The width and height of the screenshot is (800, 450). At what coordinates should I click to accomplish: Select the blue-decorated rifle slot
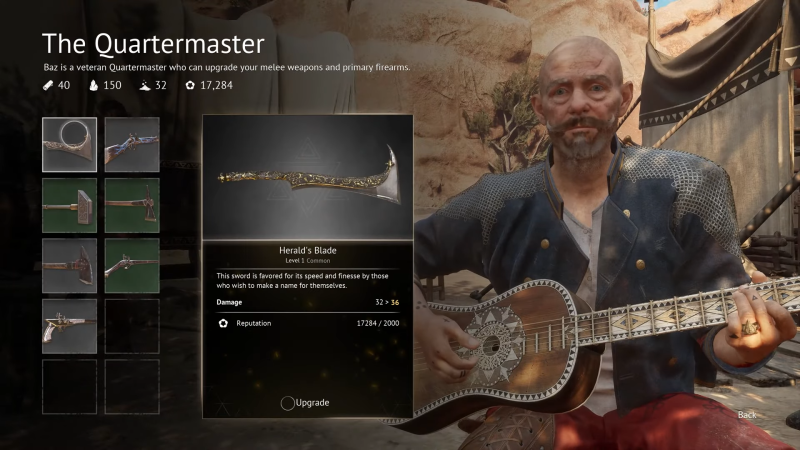(132, 145)
